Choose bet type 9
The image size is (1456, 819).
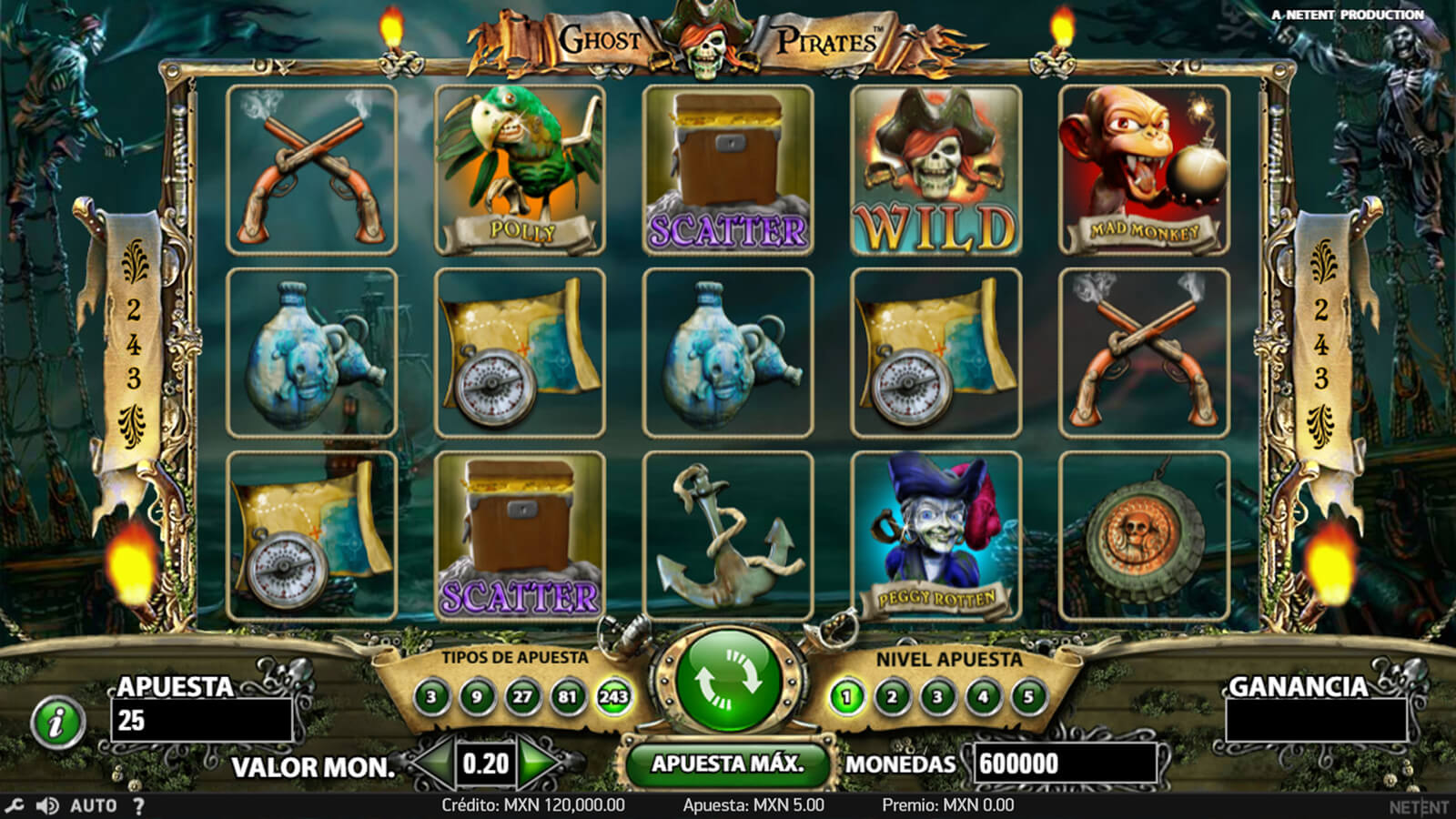[x=477, y=698]
